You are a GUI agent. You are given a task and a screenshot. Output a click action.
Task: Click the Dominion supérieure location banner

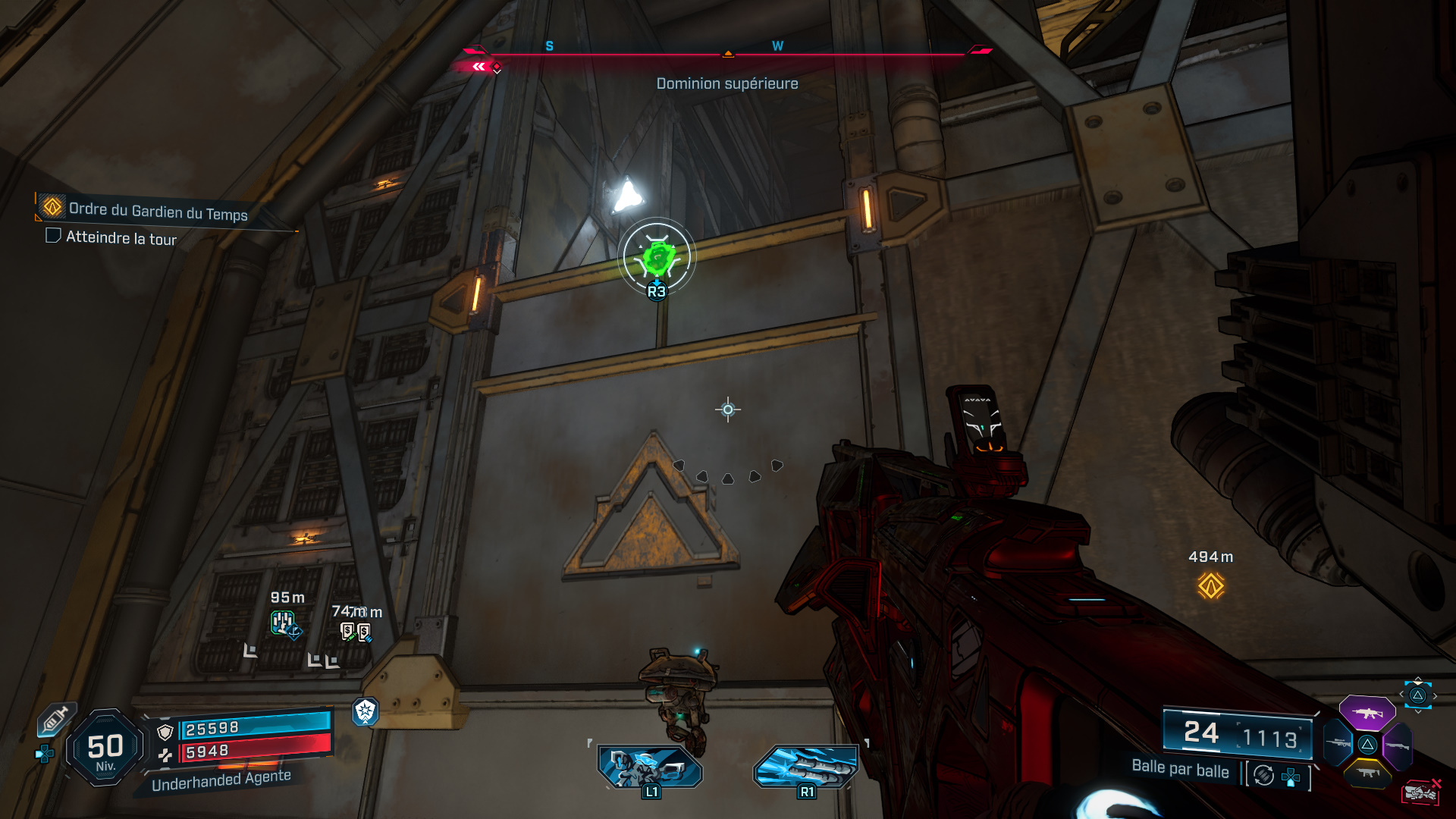tap(726, 83)
